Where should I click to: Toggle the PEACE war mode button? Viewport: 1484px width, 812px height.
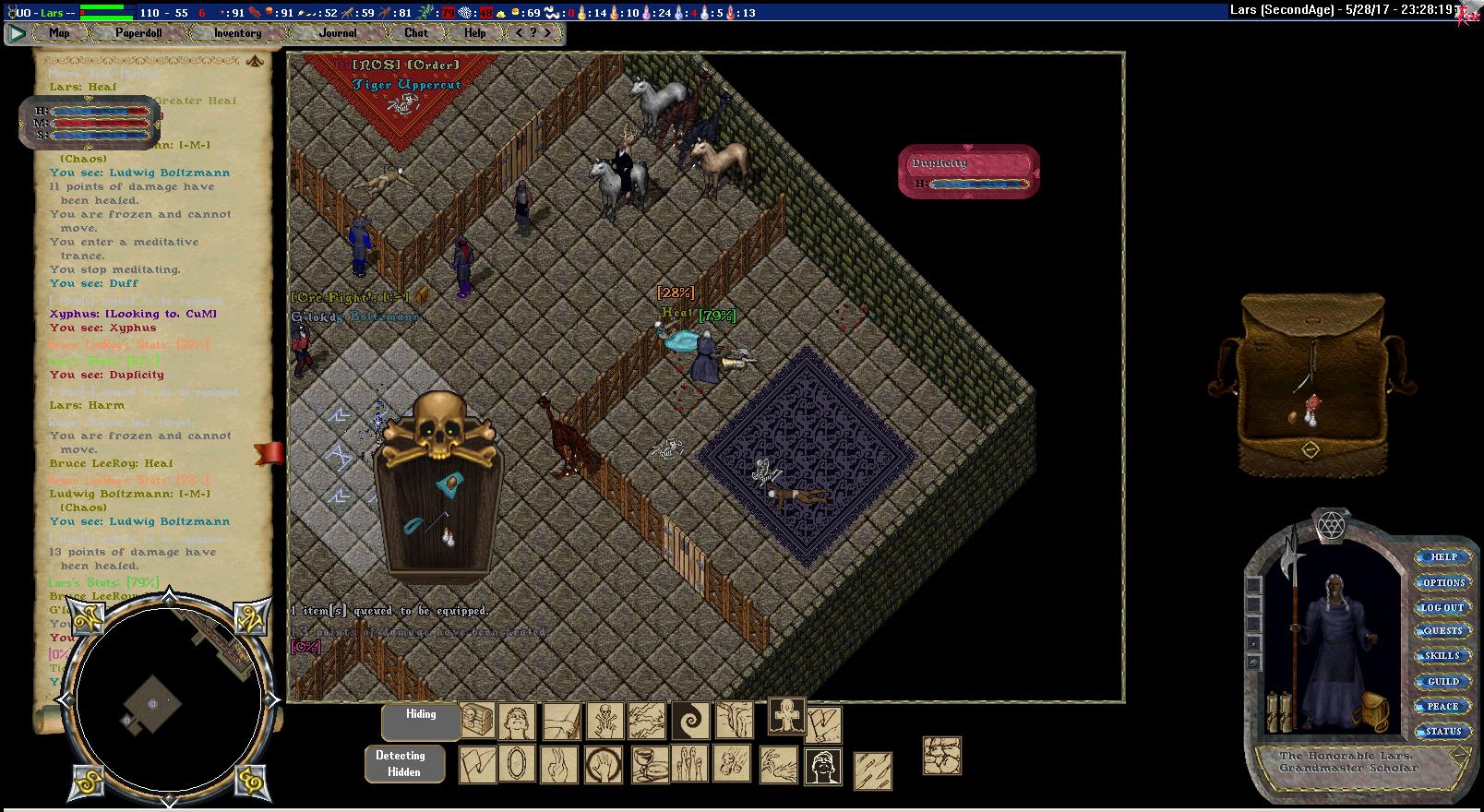(1443, 707)
